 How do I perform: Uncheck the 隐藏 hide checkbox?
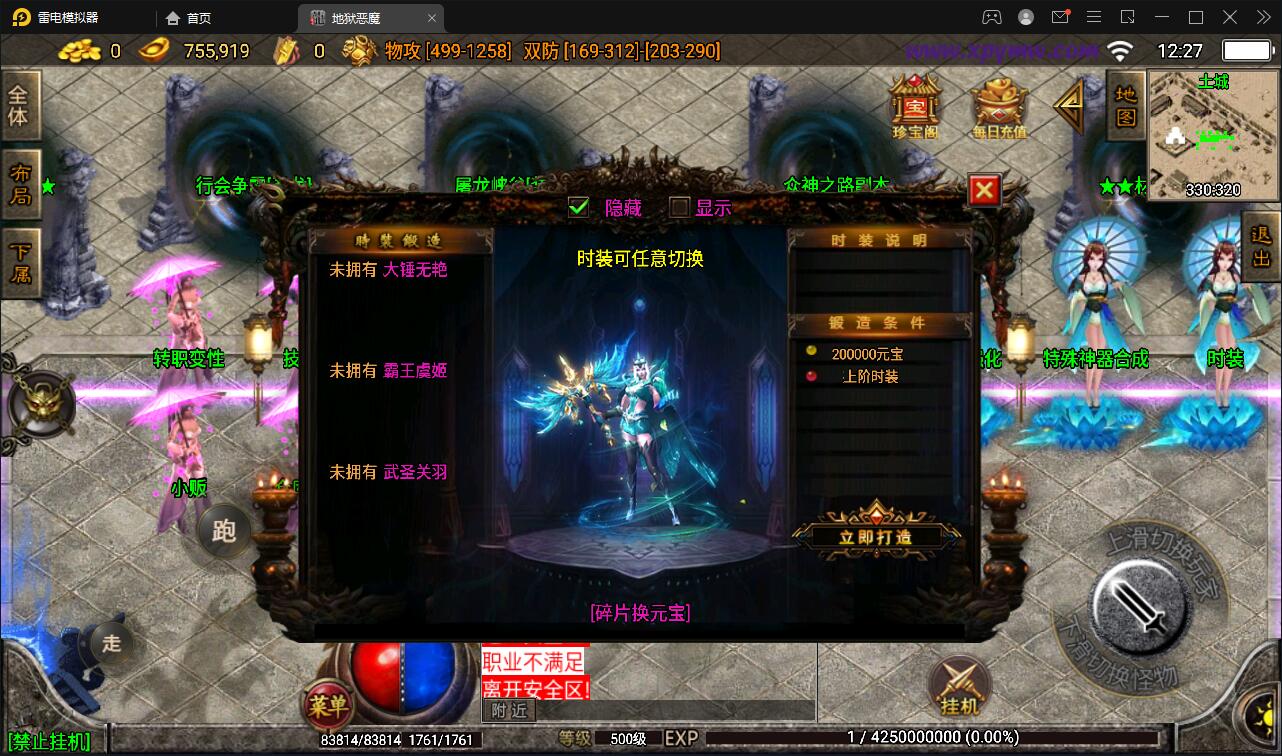pyautogui.click(x=578, y=208)
